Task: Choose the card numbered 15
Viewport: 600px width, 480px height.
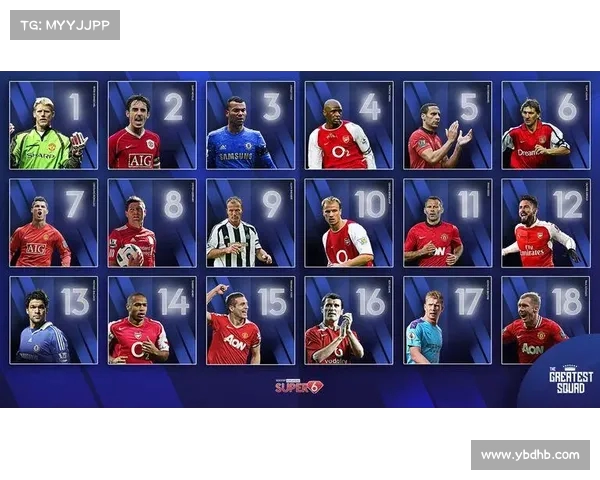Action: coord(250,320)
